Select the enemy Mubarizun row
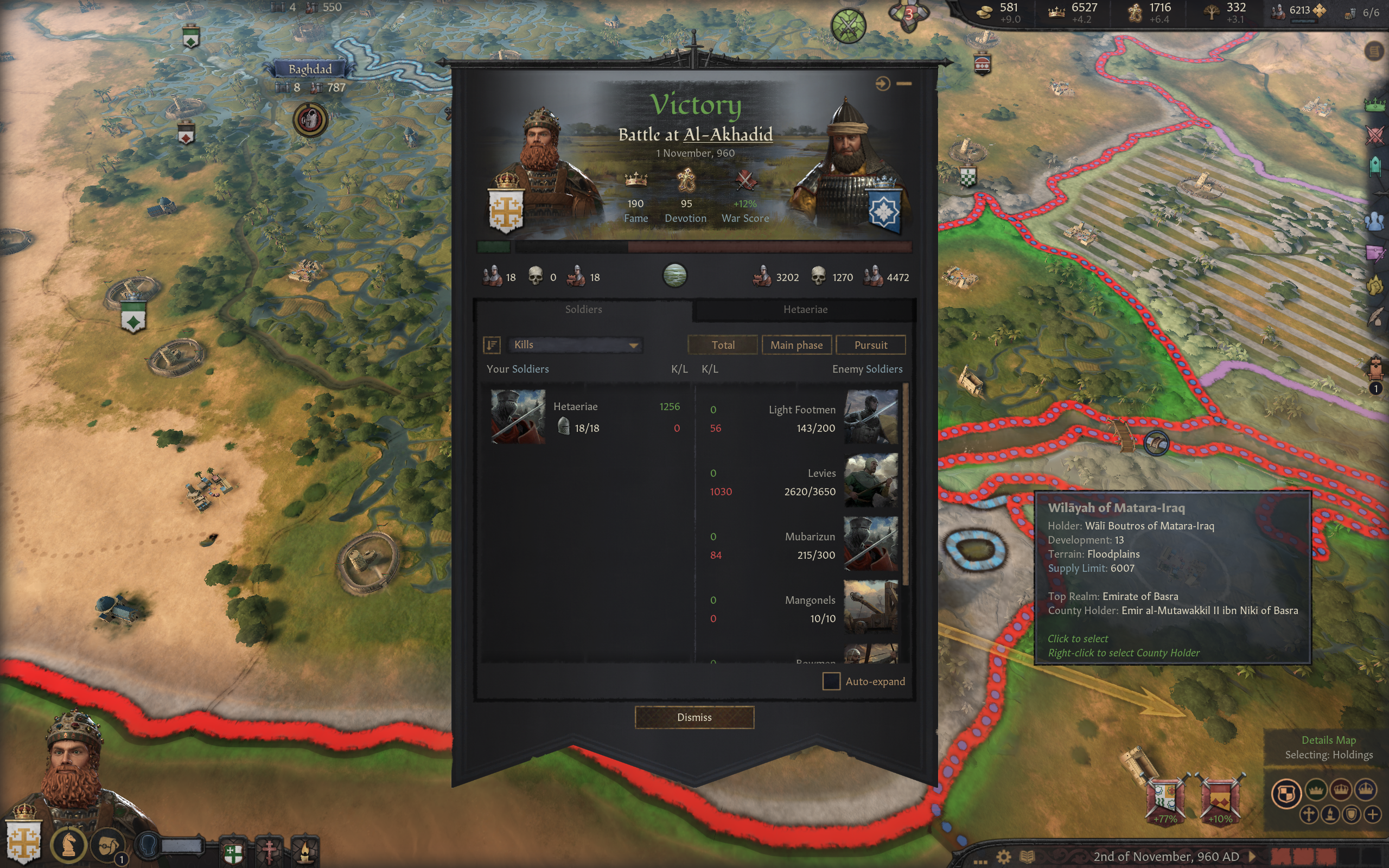 pos(804,545)
